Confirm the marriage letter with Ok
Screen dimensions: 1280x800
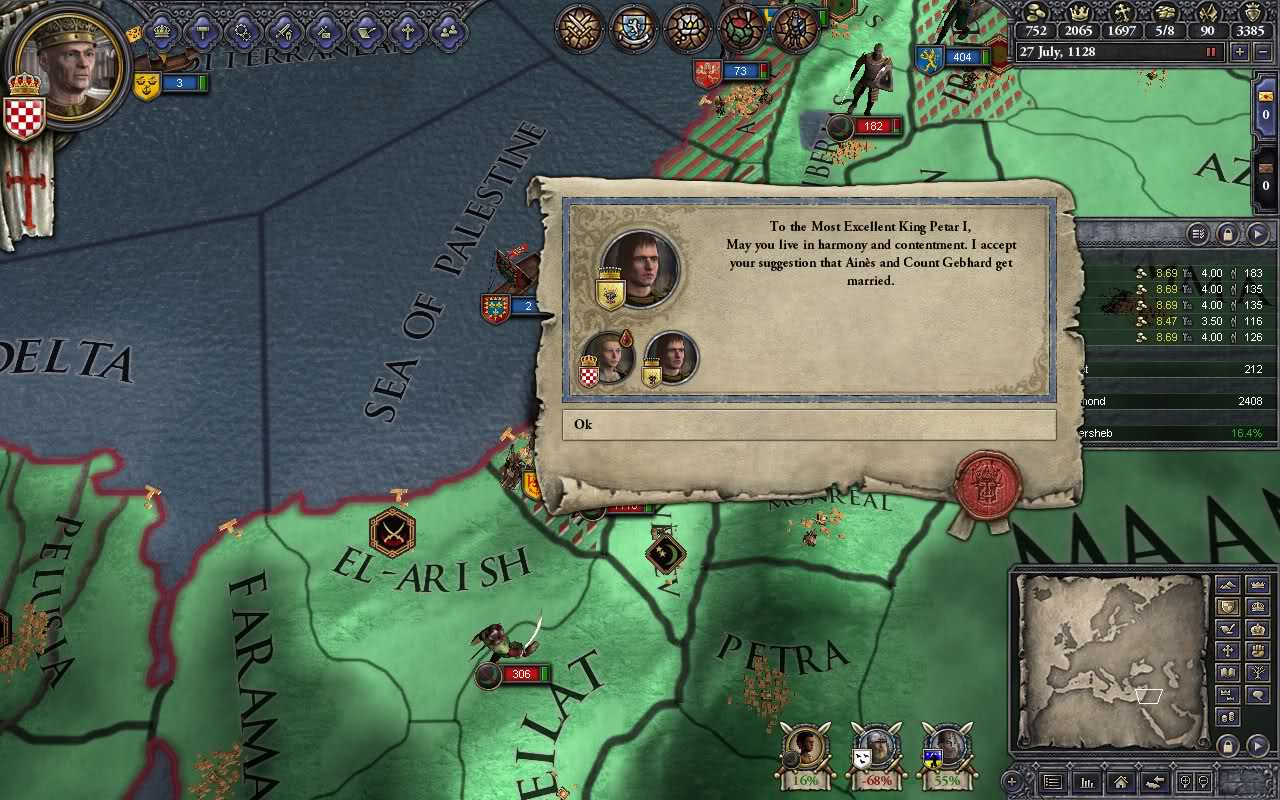[808, 424]
